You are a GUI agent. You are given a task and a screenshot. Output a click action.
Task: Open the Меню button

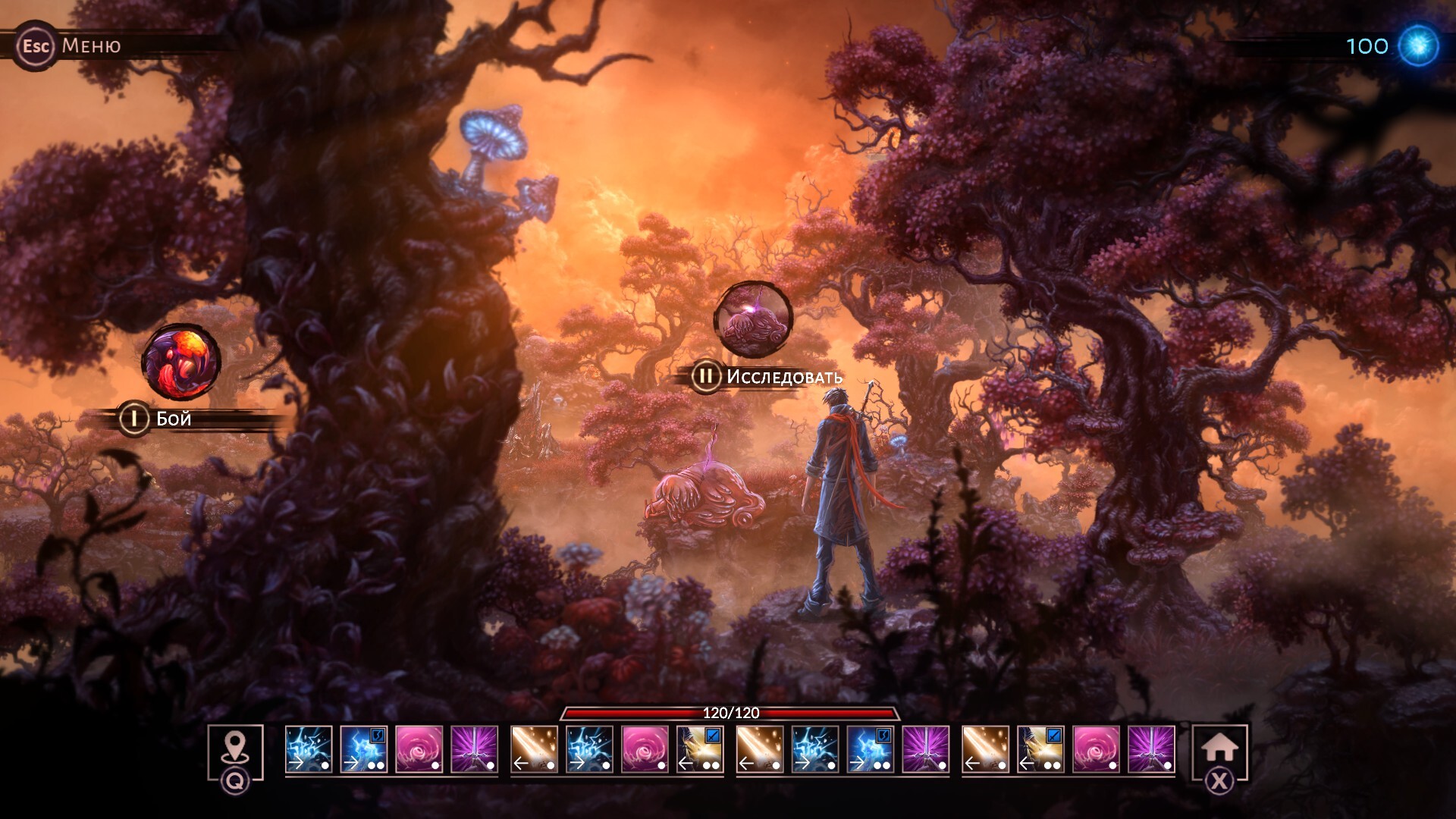[x=70, y=45]
